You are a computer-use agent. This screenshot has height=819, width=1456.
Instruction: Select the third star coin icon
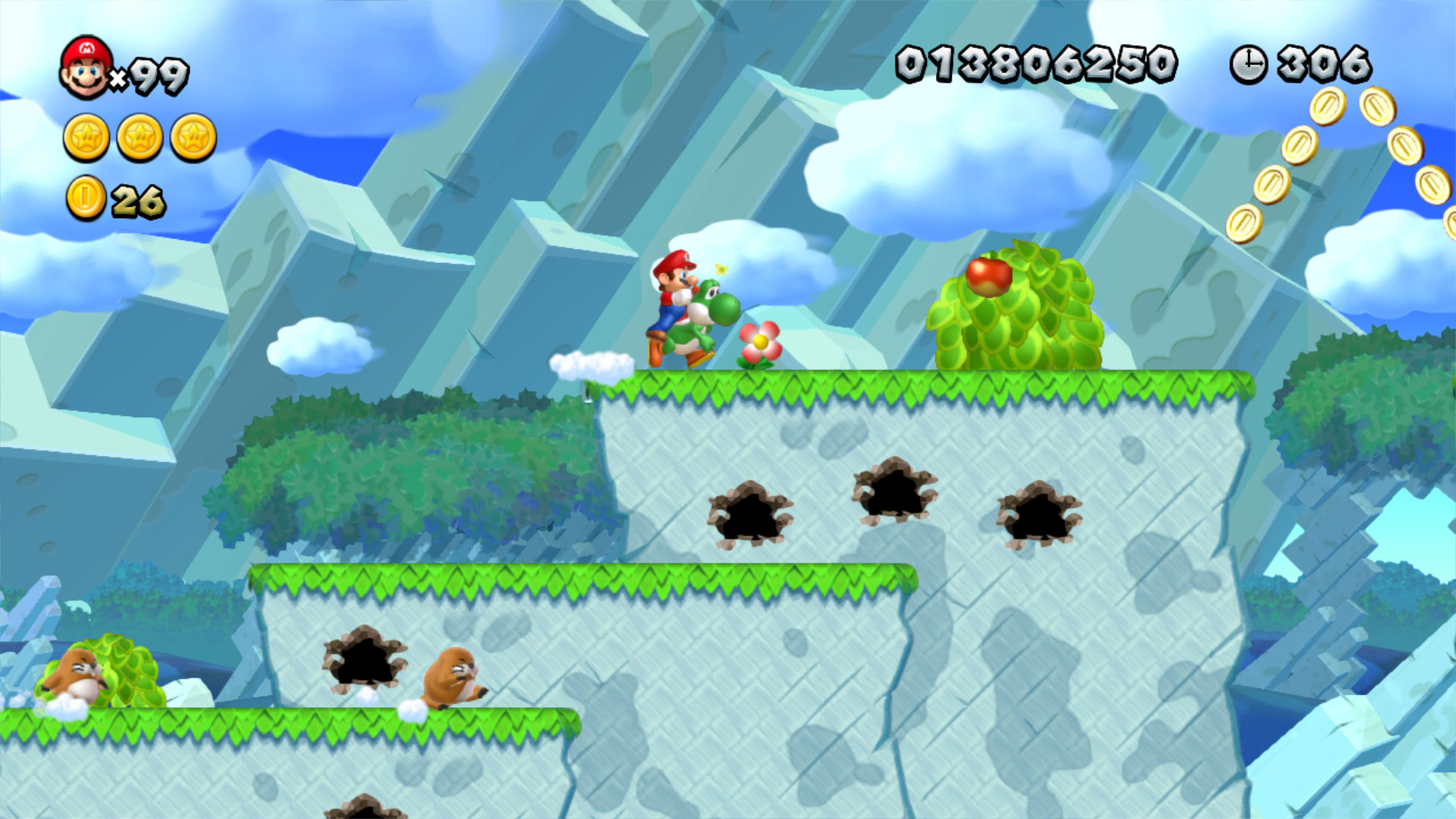tap(193, 139)
